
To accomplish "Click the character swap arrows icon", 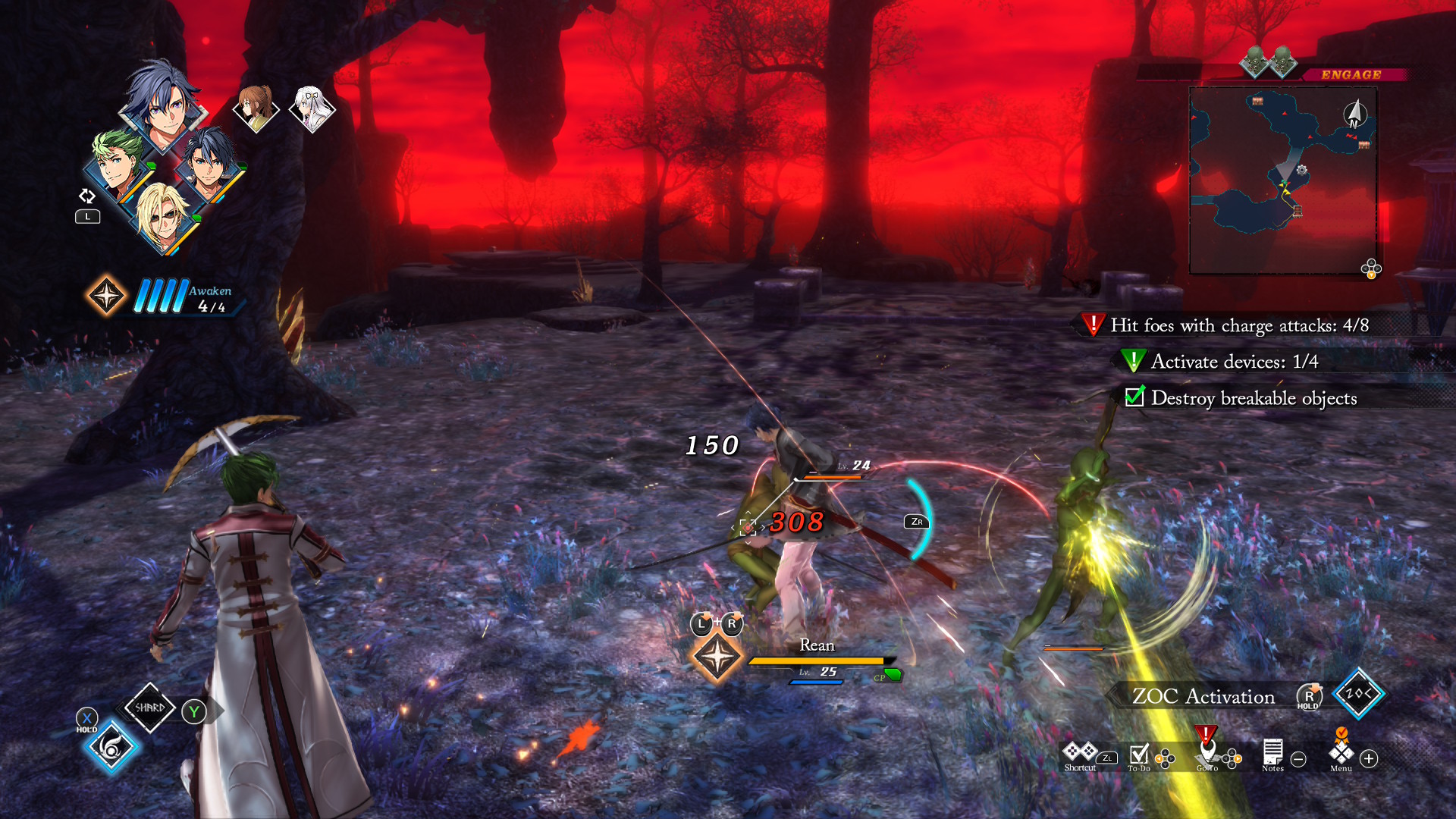I will coord(87,196).
